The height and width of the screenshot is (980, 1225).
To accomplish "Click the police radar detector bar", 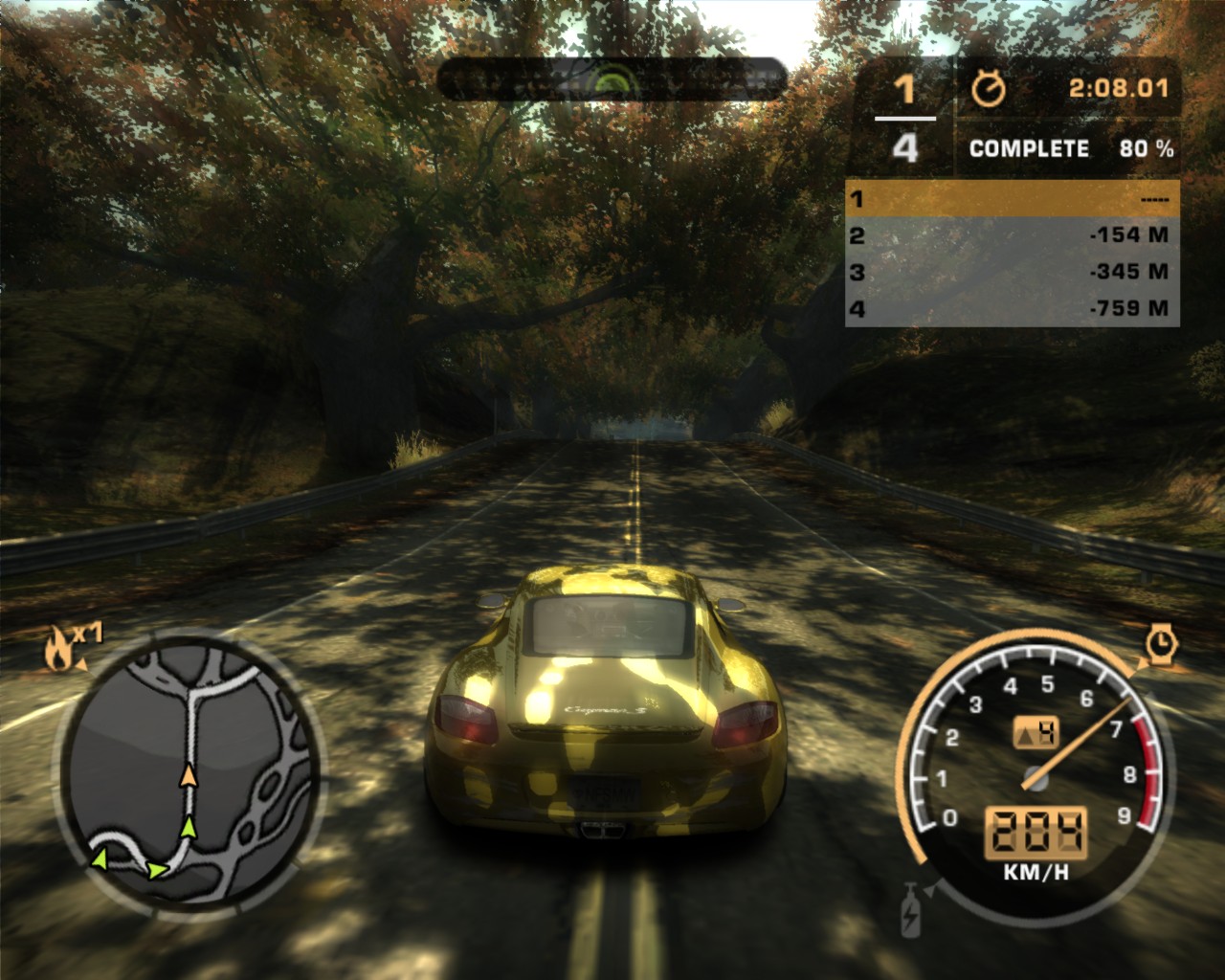I will pyautogui.click(x=612, y=79).
